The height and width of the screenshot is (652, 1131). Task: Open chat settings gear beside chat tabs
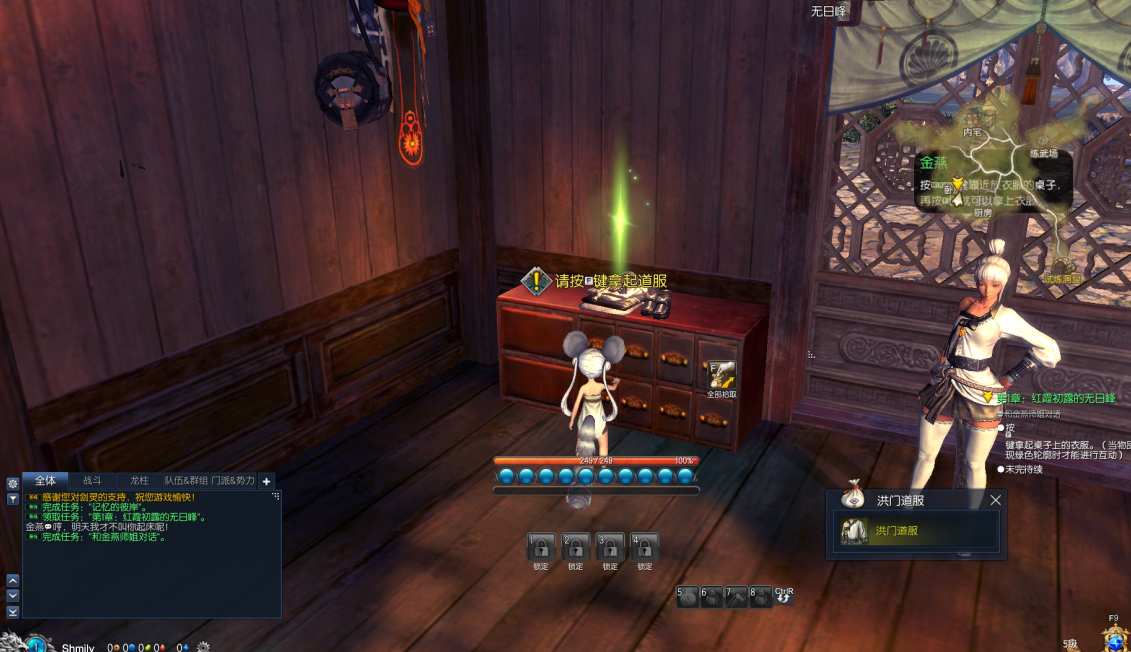coord(13,483)
